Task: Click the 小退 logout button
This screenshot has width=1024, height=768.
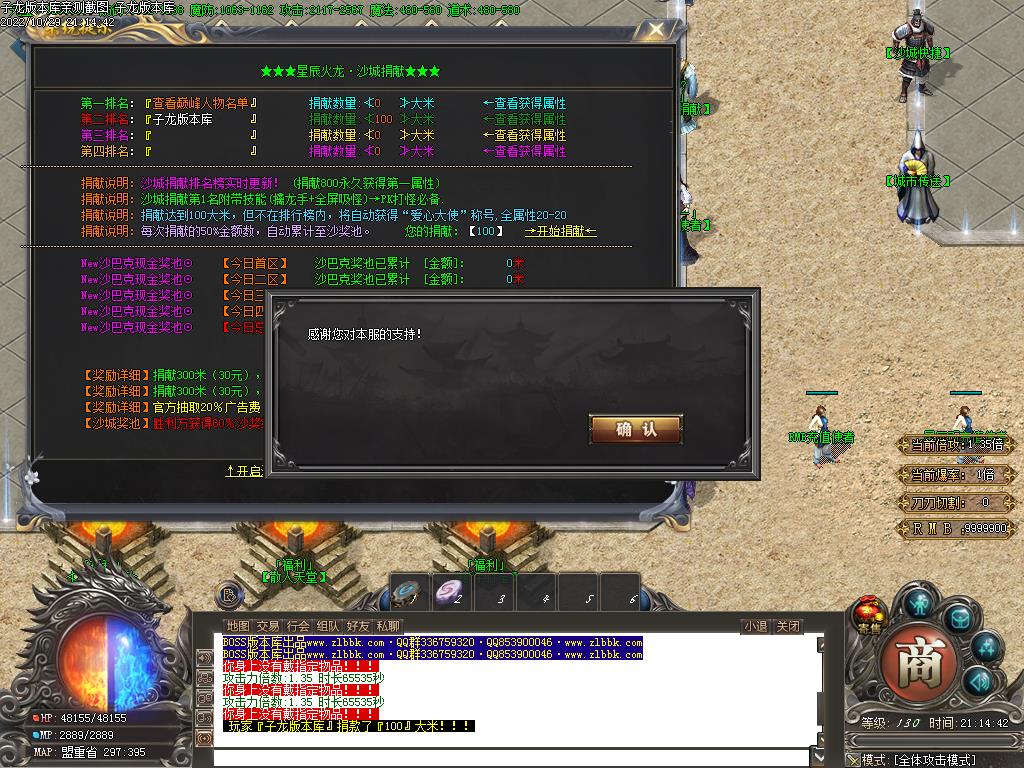Action: 755,627
